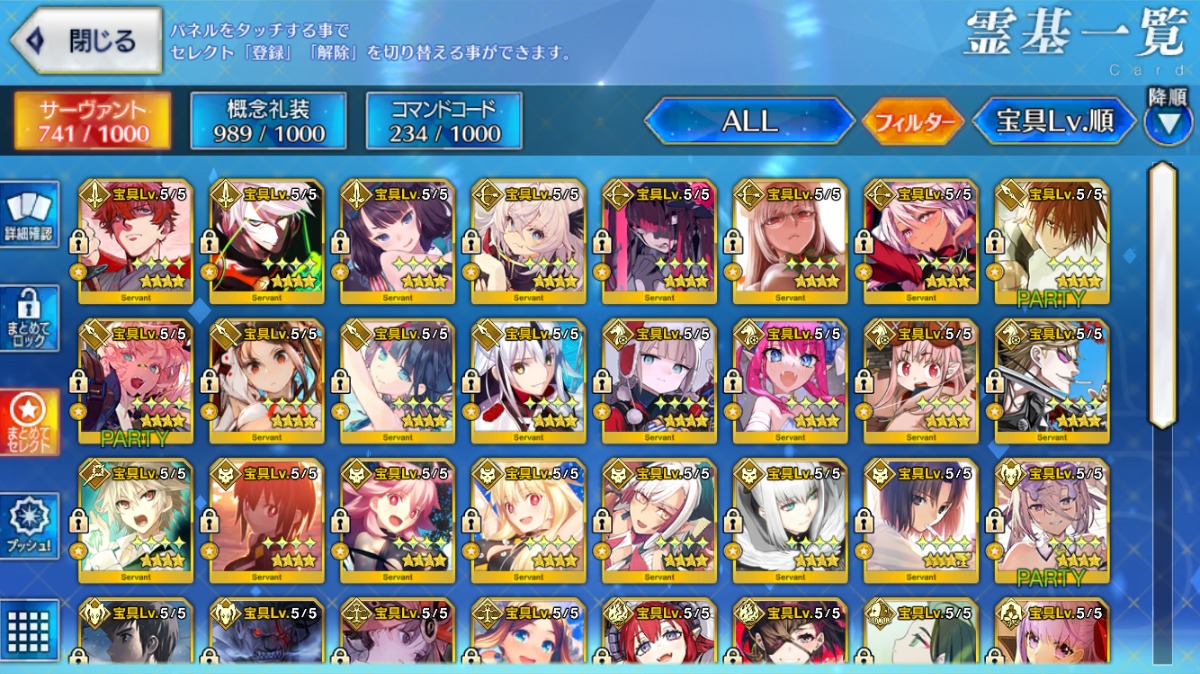The image size is (1200, 674).
Task: Activate the まとめてロック bulk lock button
Action: [x=31, y=318]
